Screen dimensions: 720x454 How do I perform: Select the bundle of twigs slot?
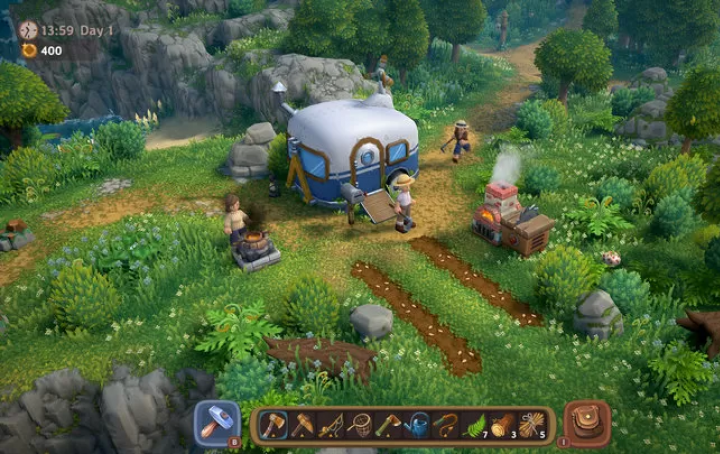534,425
